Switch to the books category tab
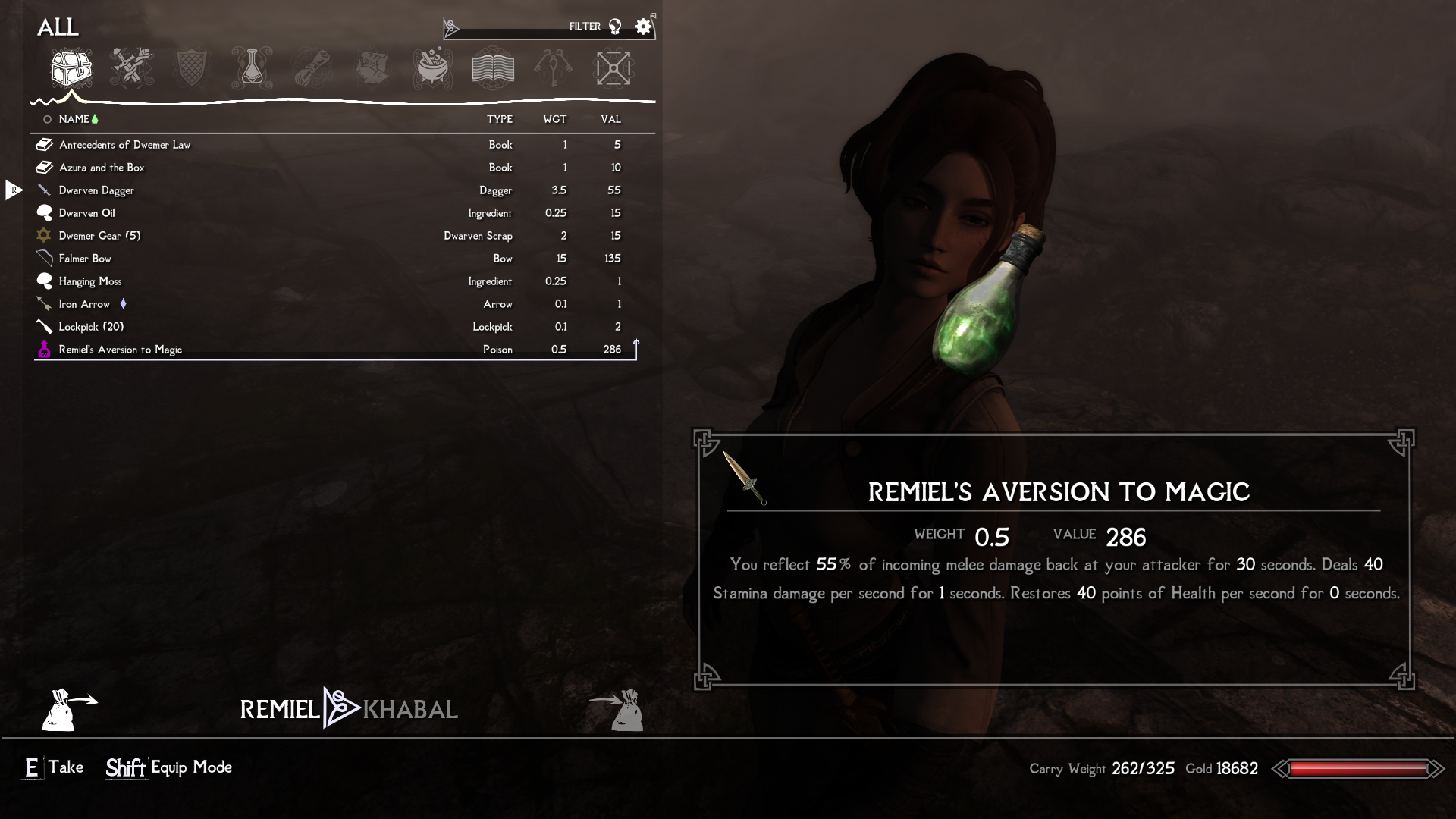1456x819 pixels. point(493,68)
